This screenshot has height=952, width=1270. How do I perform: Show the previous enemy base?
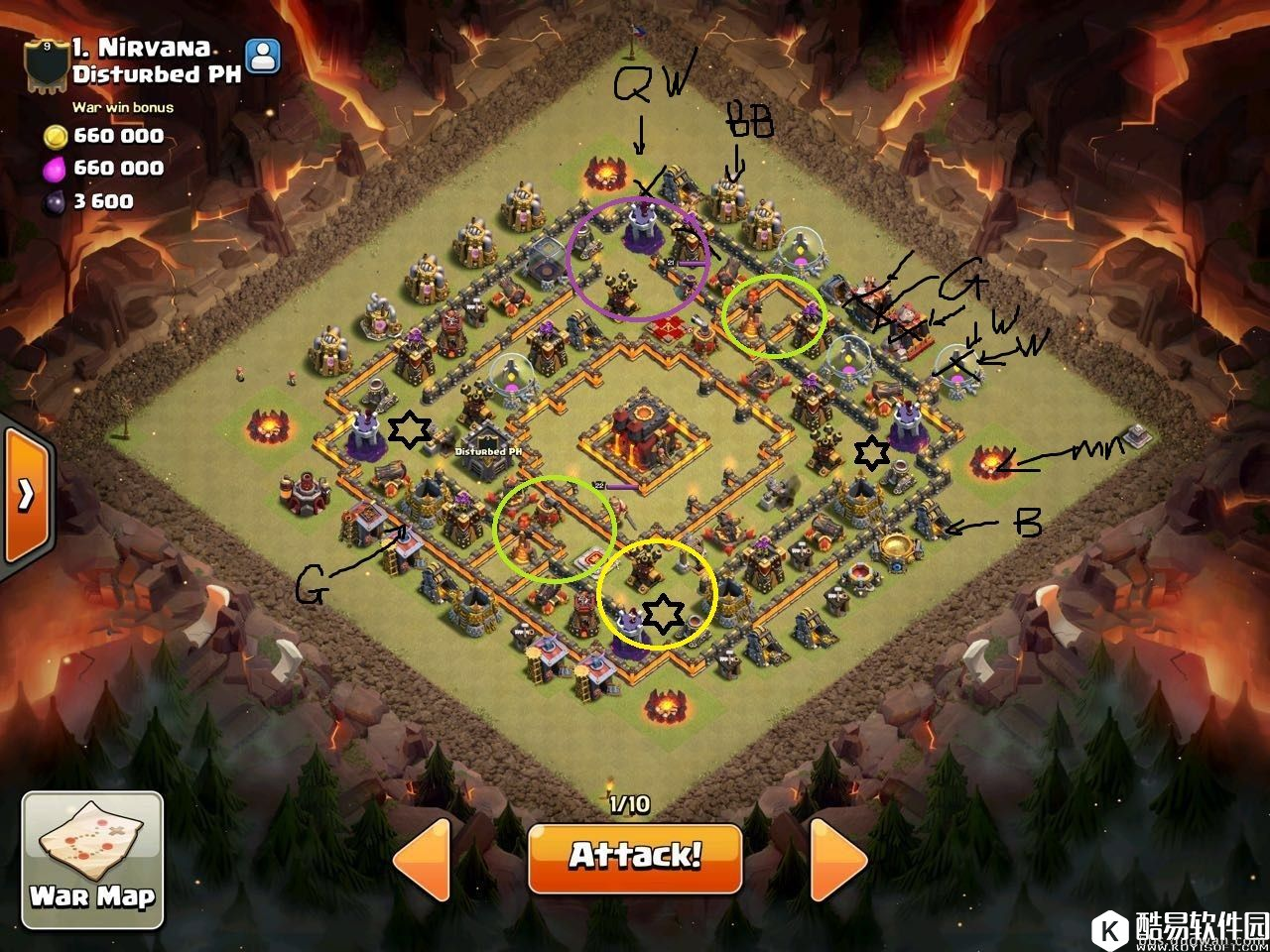[x=426, y=859]
